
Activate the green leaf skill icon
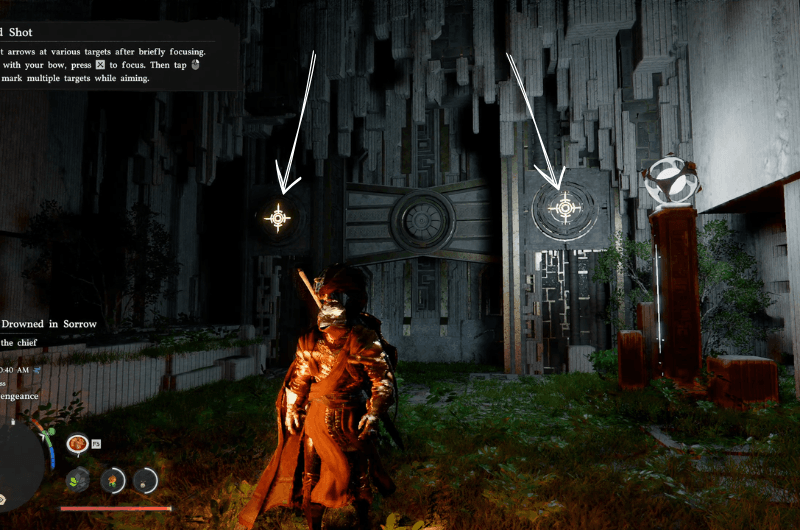click(x=79, y=480)
